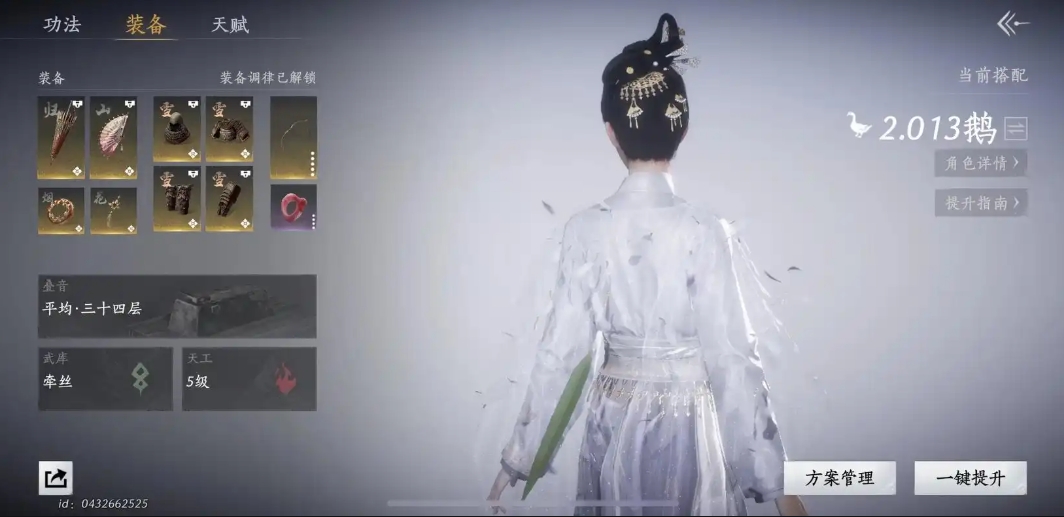Viewport: 1064px width, 517px height.
Task: Select the flower pendant accessory slot
Action: click(113, 210)
